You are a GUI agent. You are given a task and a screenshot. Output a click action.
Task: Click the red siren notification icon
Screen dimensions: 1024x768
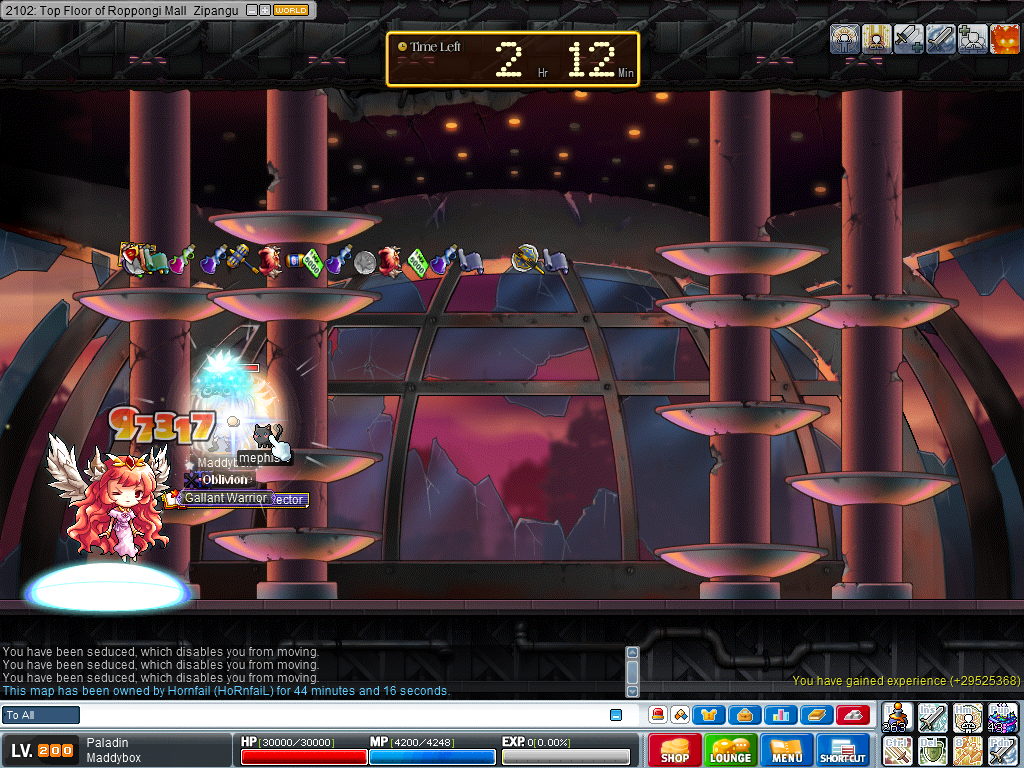tap(658, 715)
